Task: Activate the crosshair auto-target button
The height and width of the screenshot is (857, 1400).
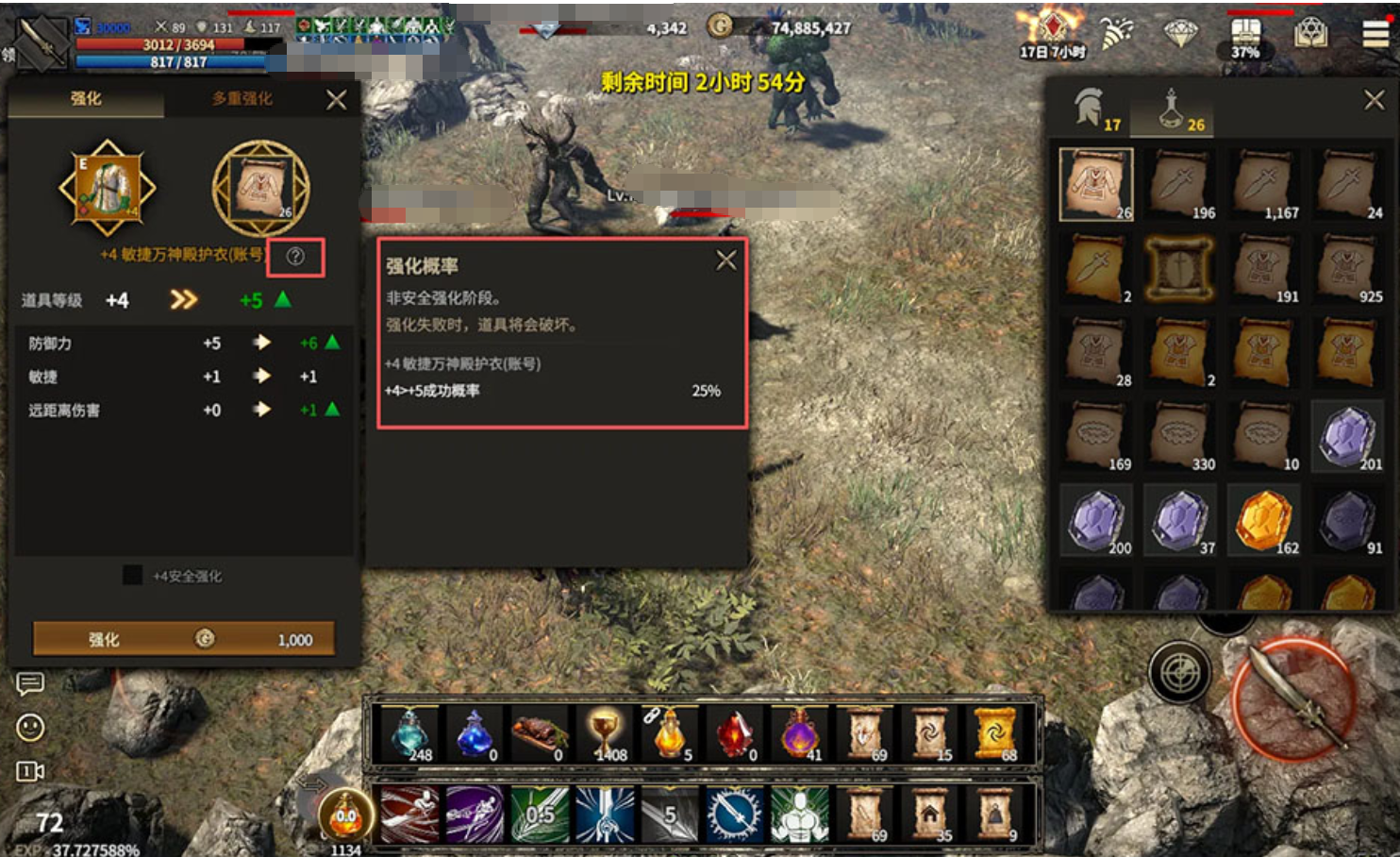Action: (1179, 673)
